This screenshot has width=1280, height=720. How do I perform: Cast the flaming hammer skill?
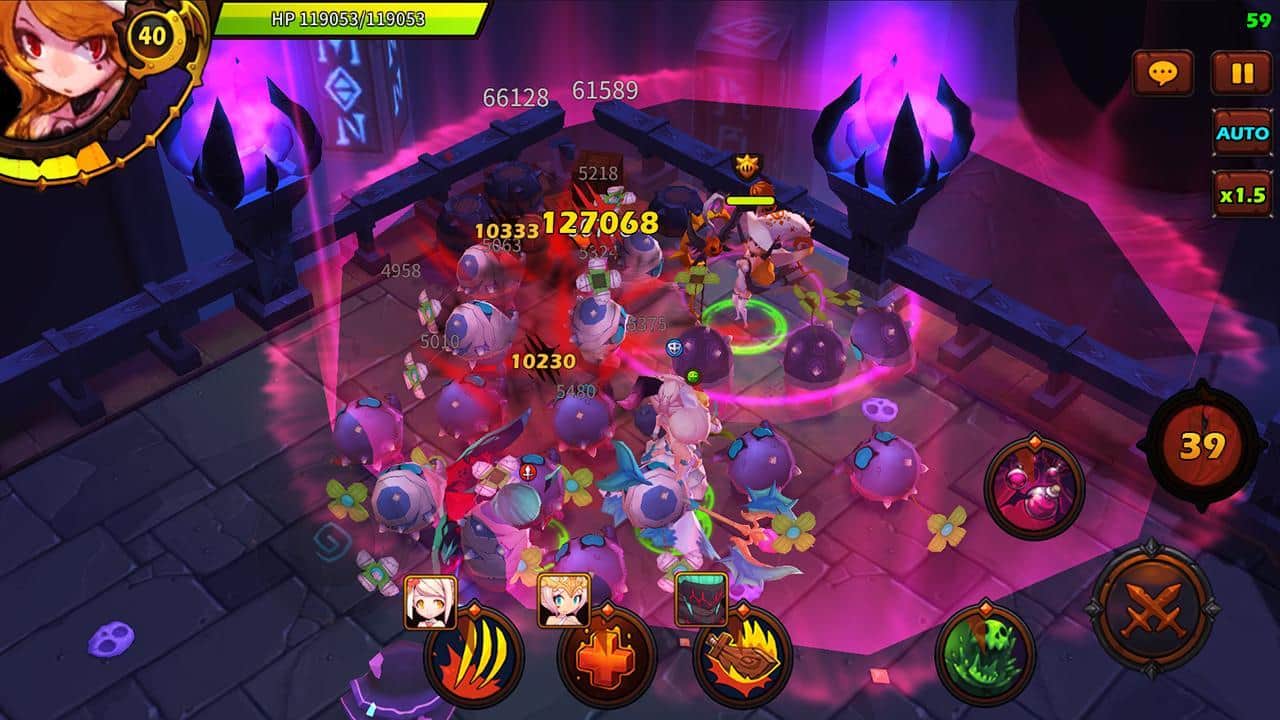click(742, 657)
